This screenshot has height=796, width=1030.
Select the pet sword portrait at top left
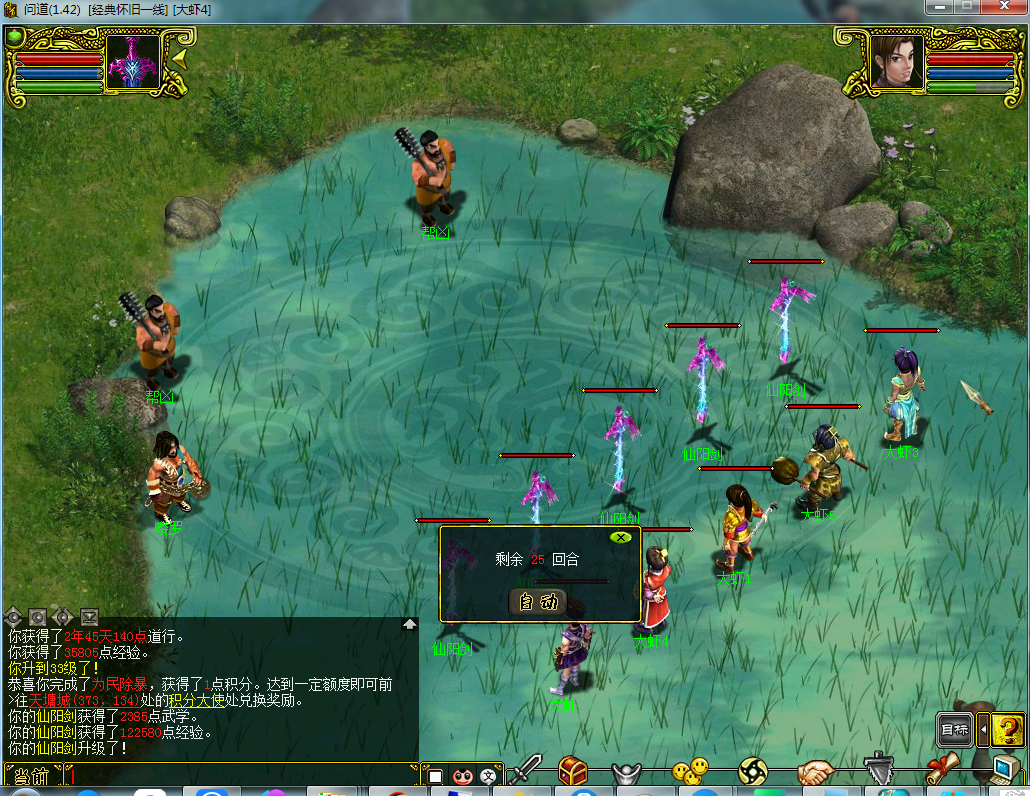click(133, 64)
